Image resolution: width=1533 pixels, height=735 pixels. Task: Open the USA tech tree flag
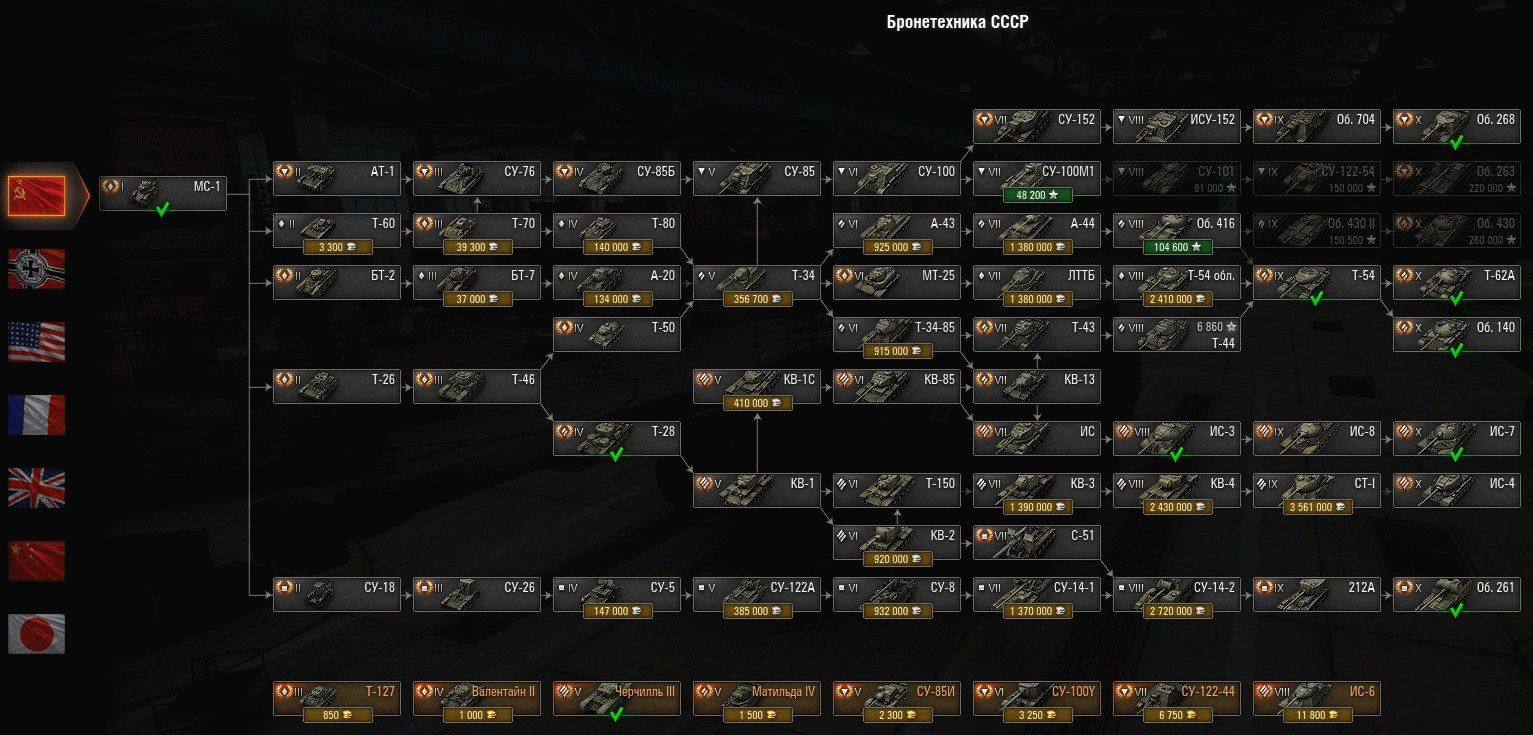[37, 342]
